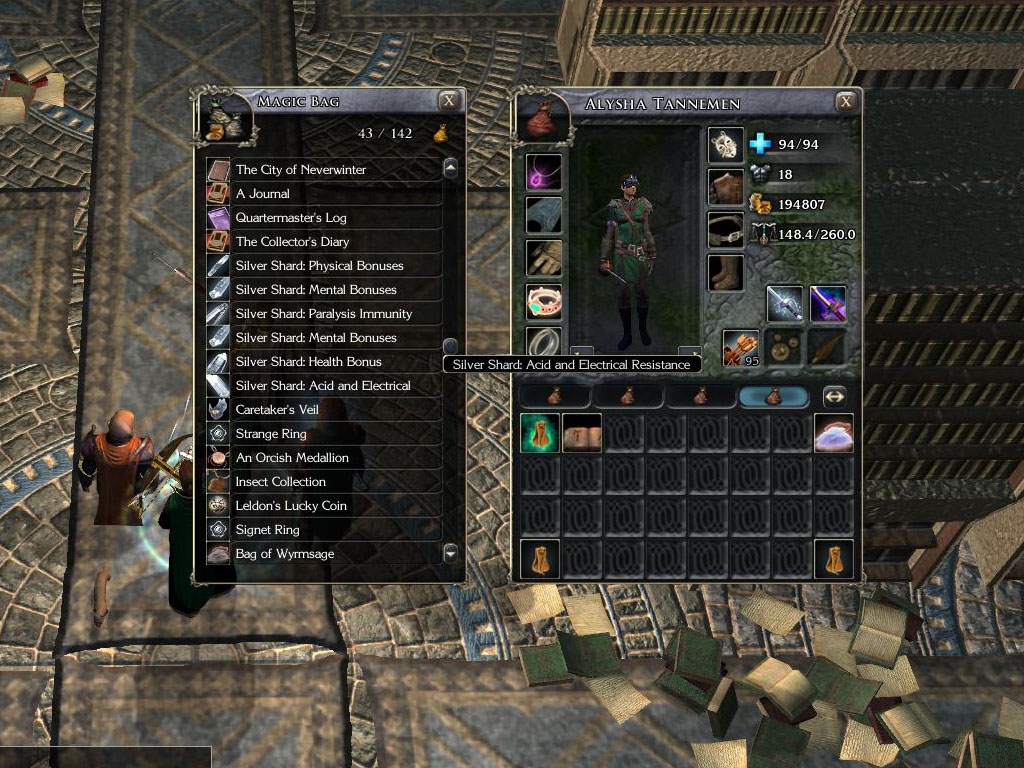Choose Silver Shard: Paralysis Immunity

pyautogui.click(x=323, y=314)
